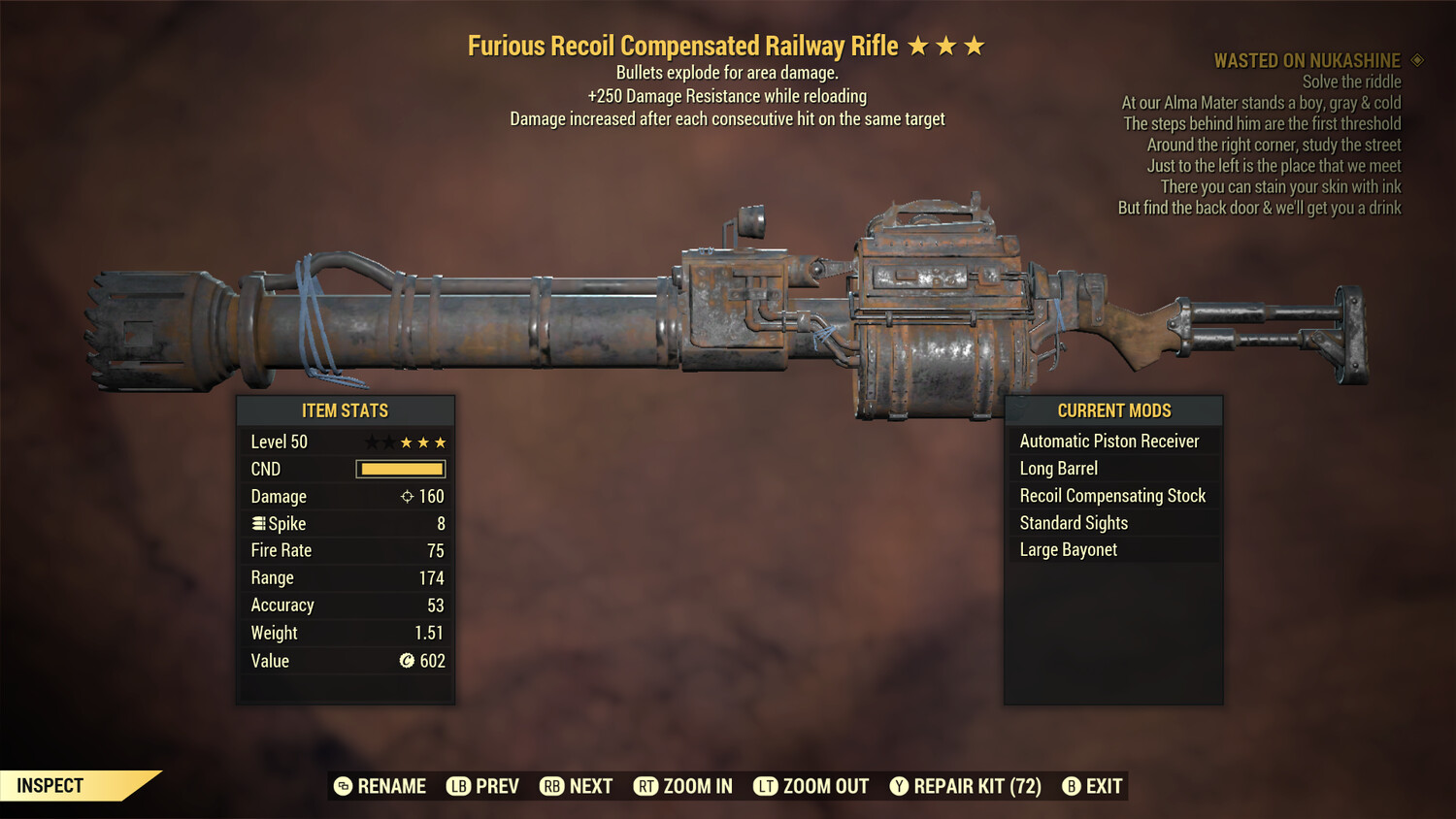This screenshot has height=819, width=1456.
Task: Open the Automatic Piston Receiver mod entry
Action: (x=1109, y=441)
